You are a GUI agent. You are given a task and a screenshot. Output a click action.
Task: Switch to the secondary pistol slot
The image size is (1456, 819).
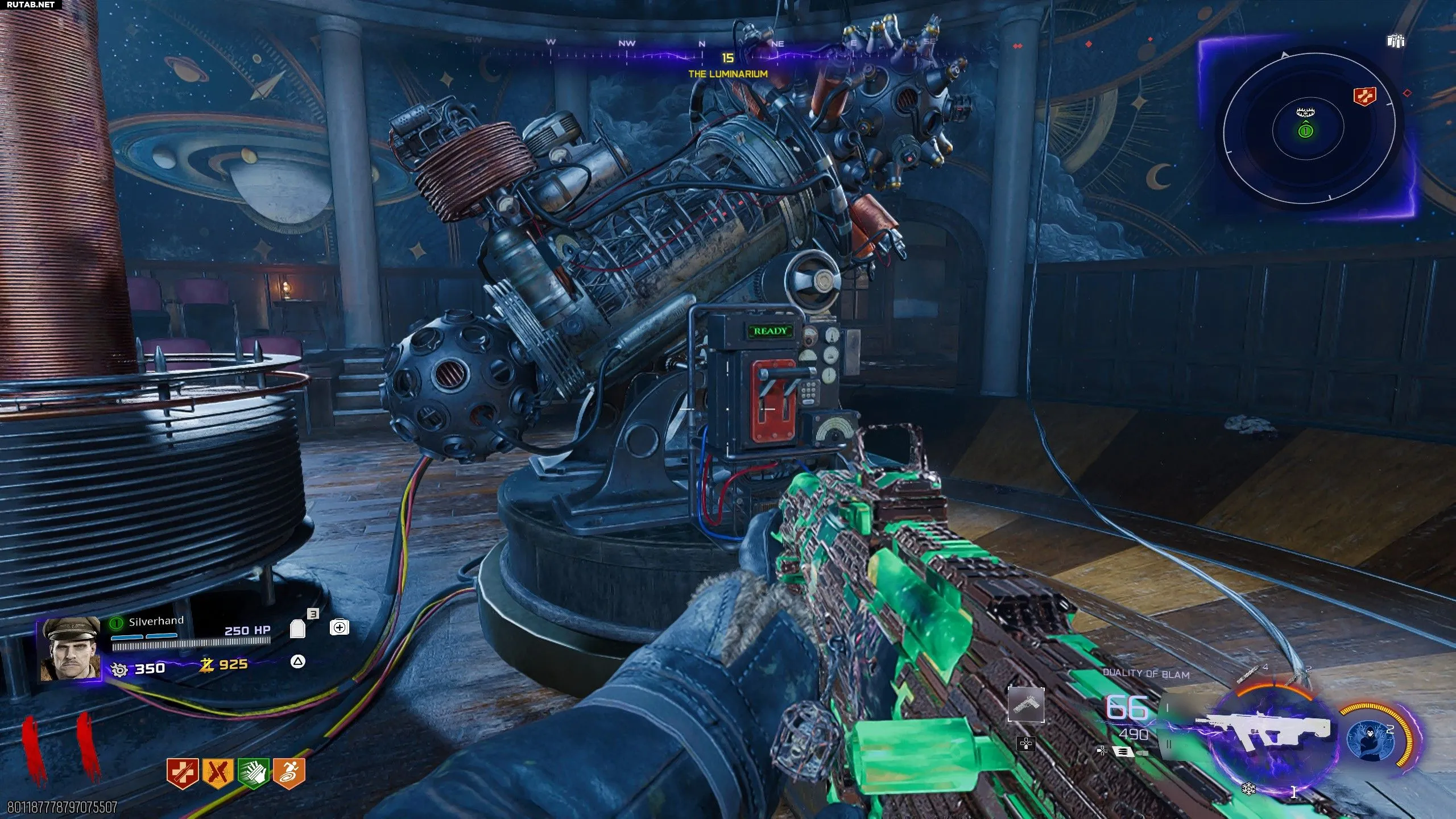[x=1025, y=704]
